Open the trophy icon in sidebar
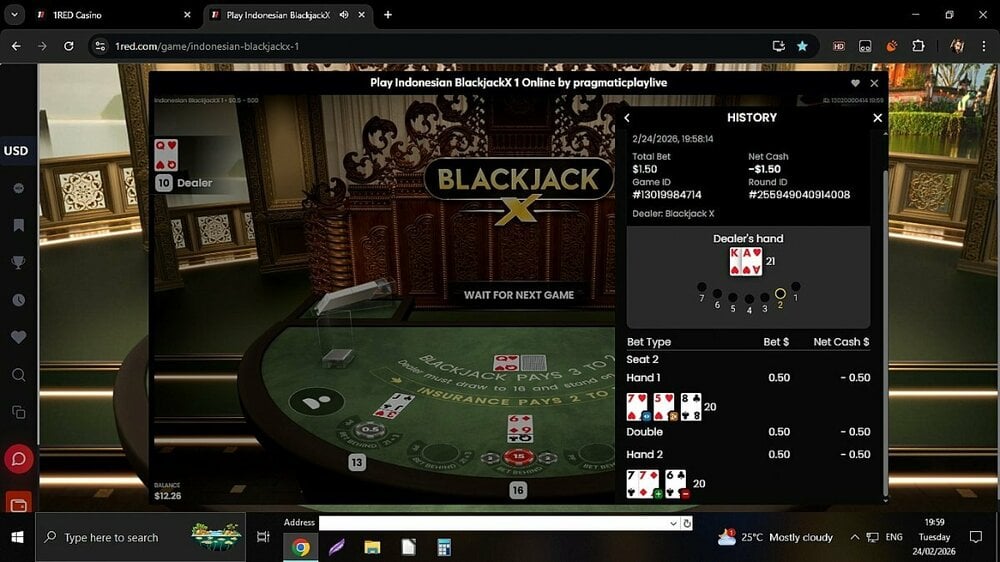Screen dimensions: 1000x562 18,263
